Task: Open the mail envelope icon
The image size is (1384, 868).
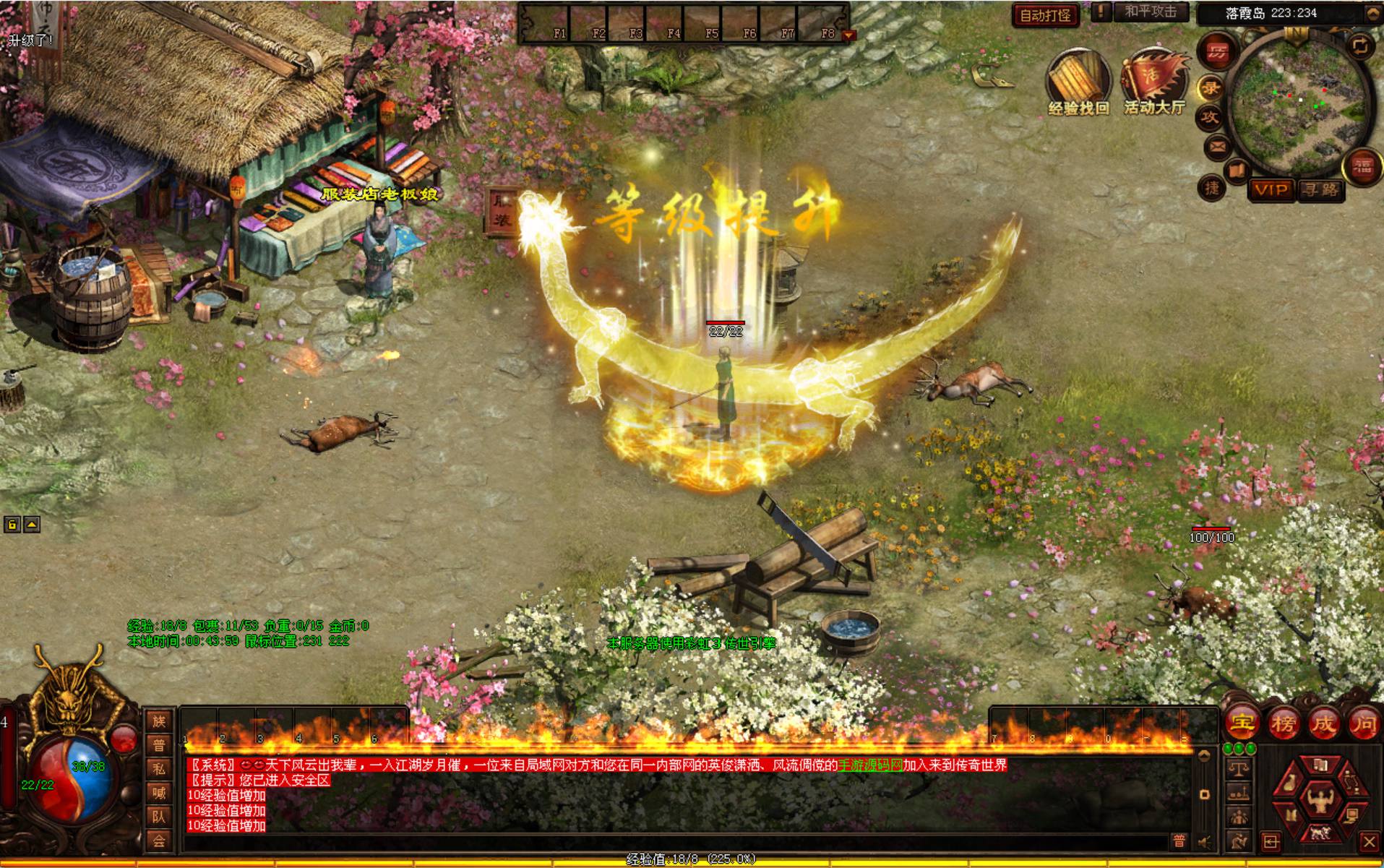Action: click(x=1217, y=148)
